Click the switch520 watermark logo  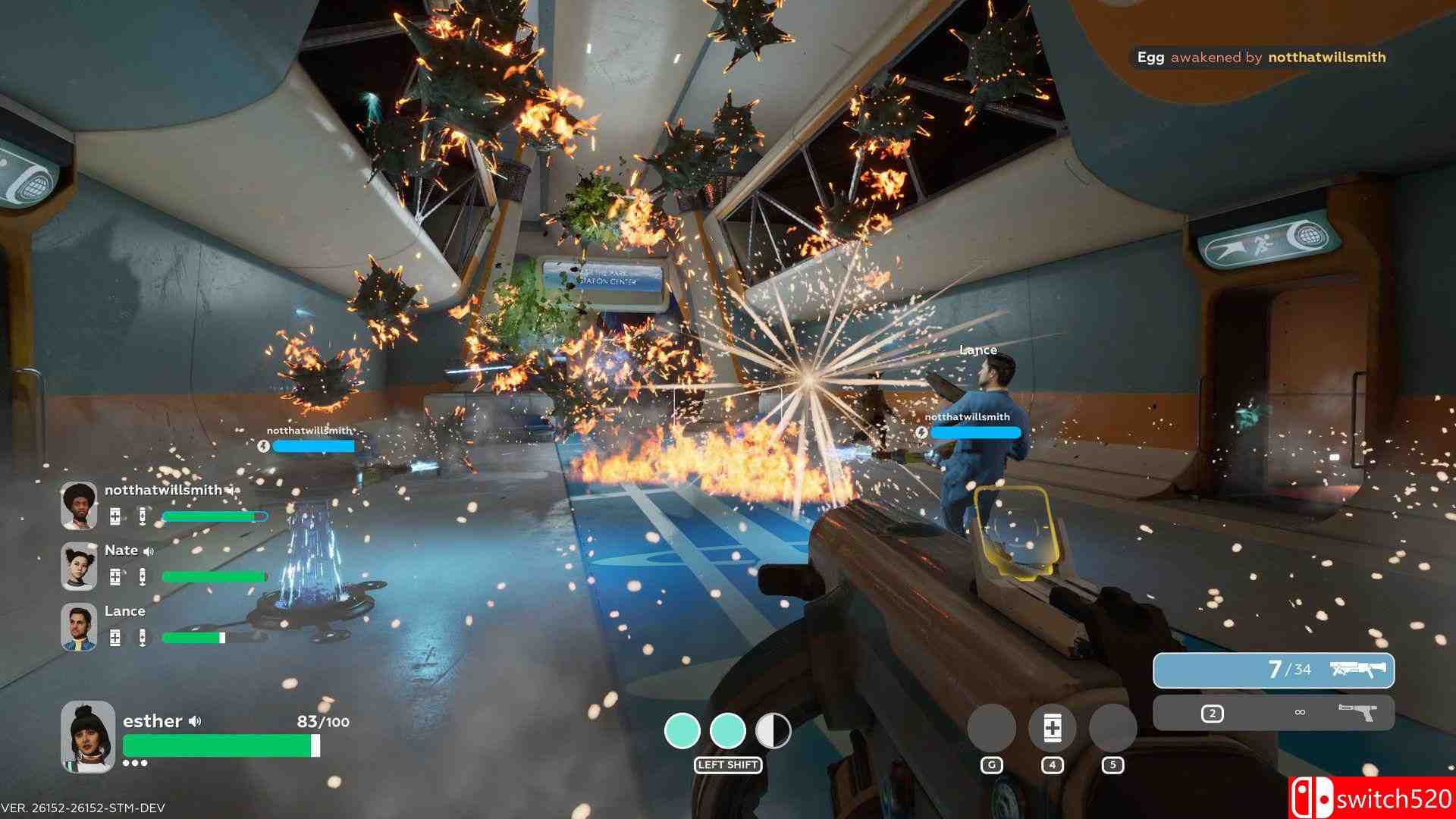coord(1371,799)
